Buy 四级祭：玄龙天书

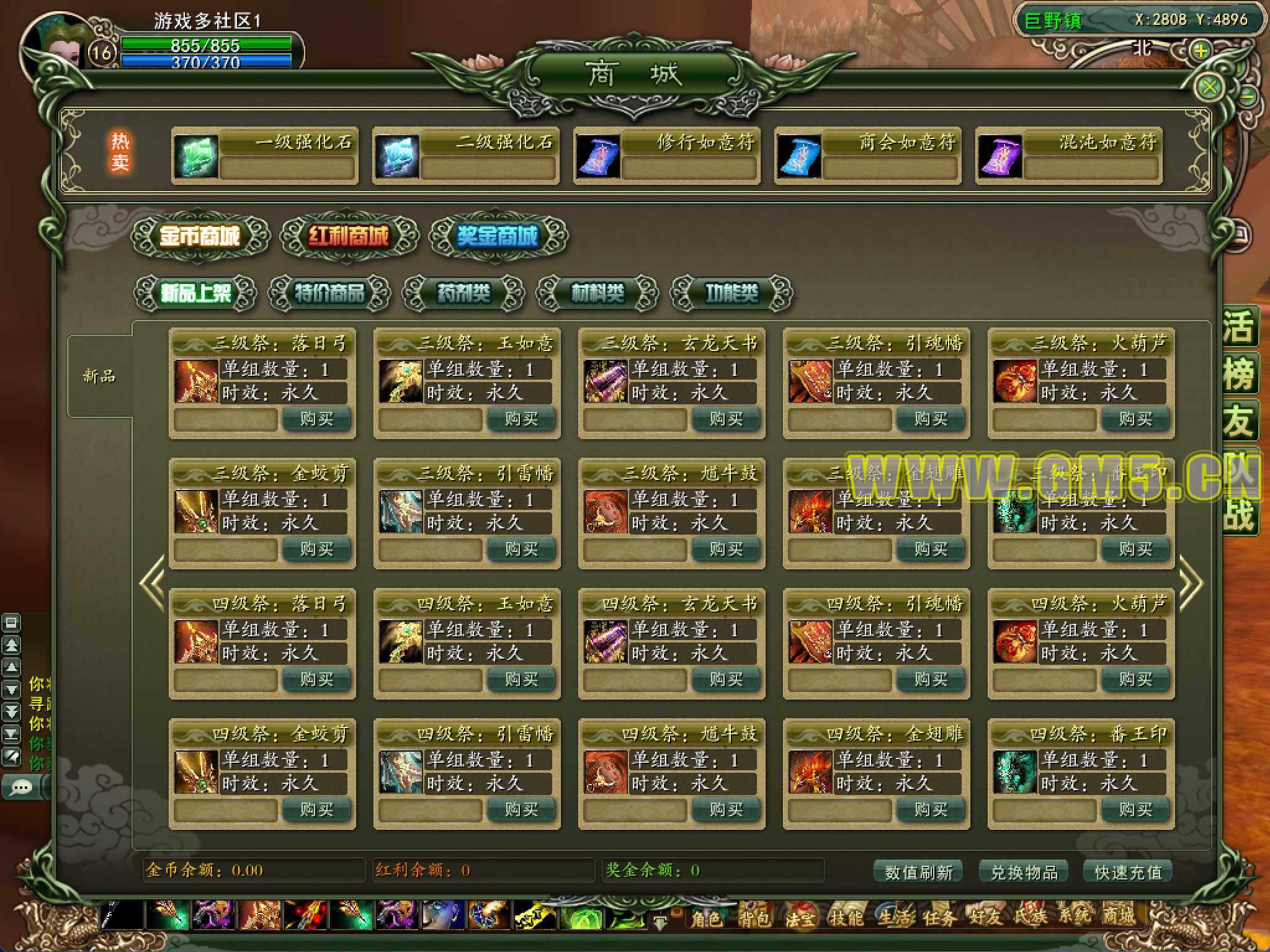click(726, 680)
